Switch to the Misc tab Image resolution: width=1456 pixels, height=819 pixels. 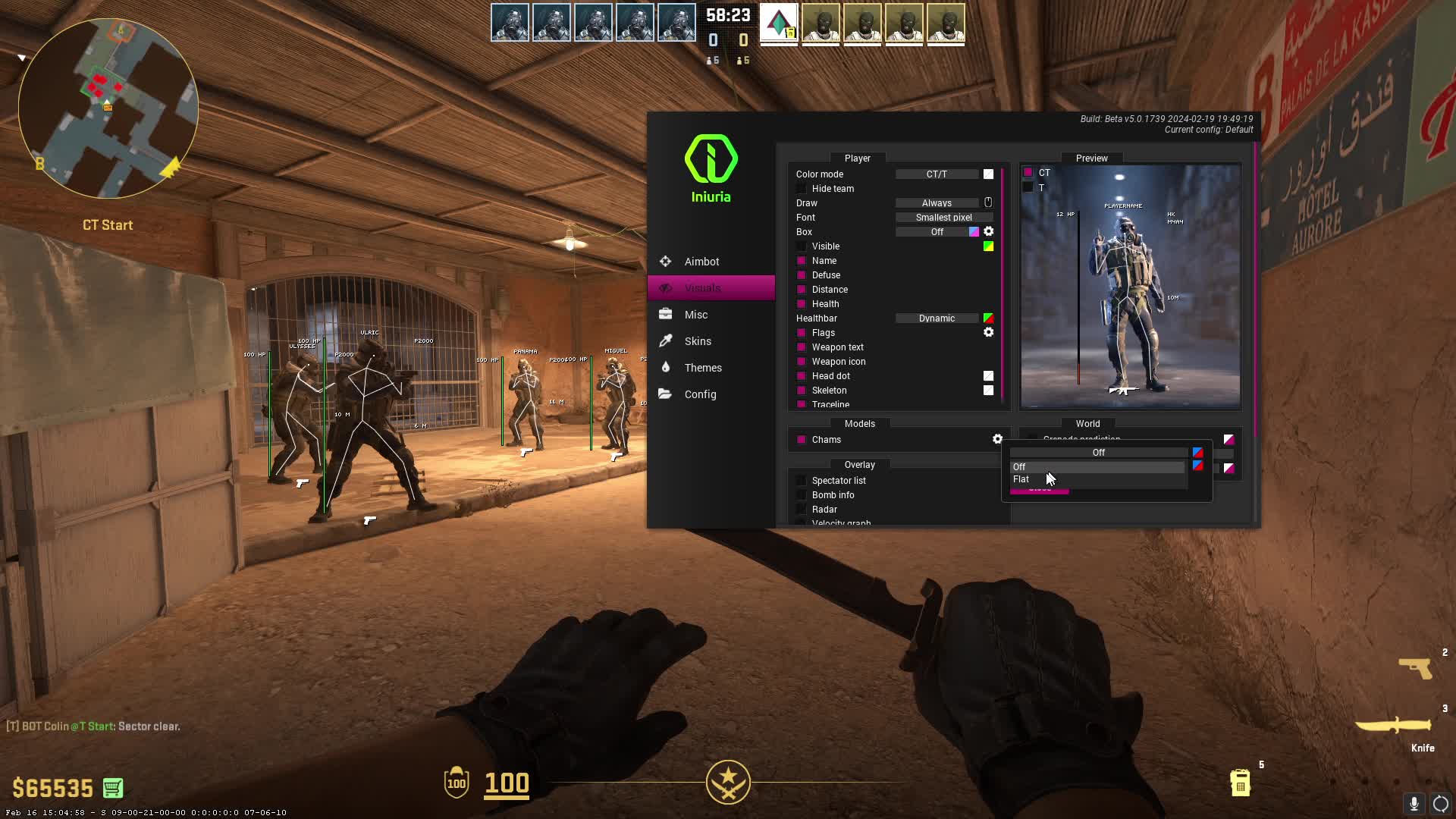[x=695, y=315]
